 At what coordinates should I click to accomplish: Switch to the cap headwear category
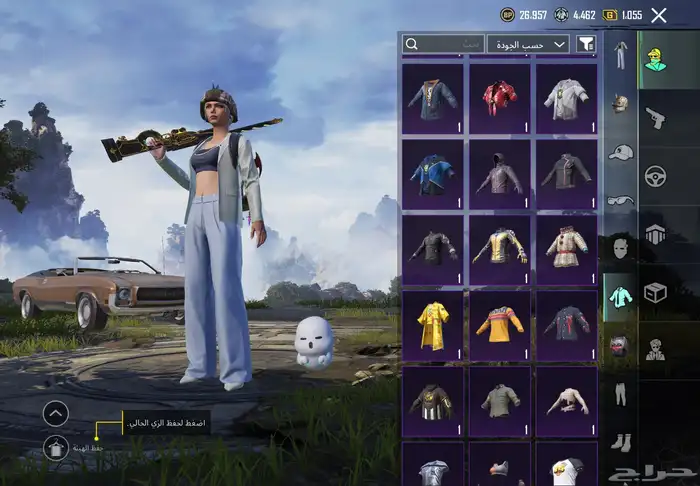620,152
